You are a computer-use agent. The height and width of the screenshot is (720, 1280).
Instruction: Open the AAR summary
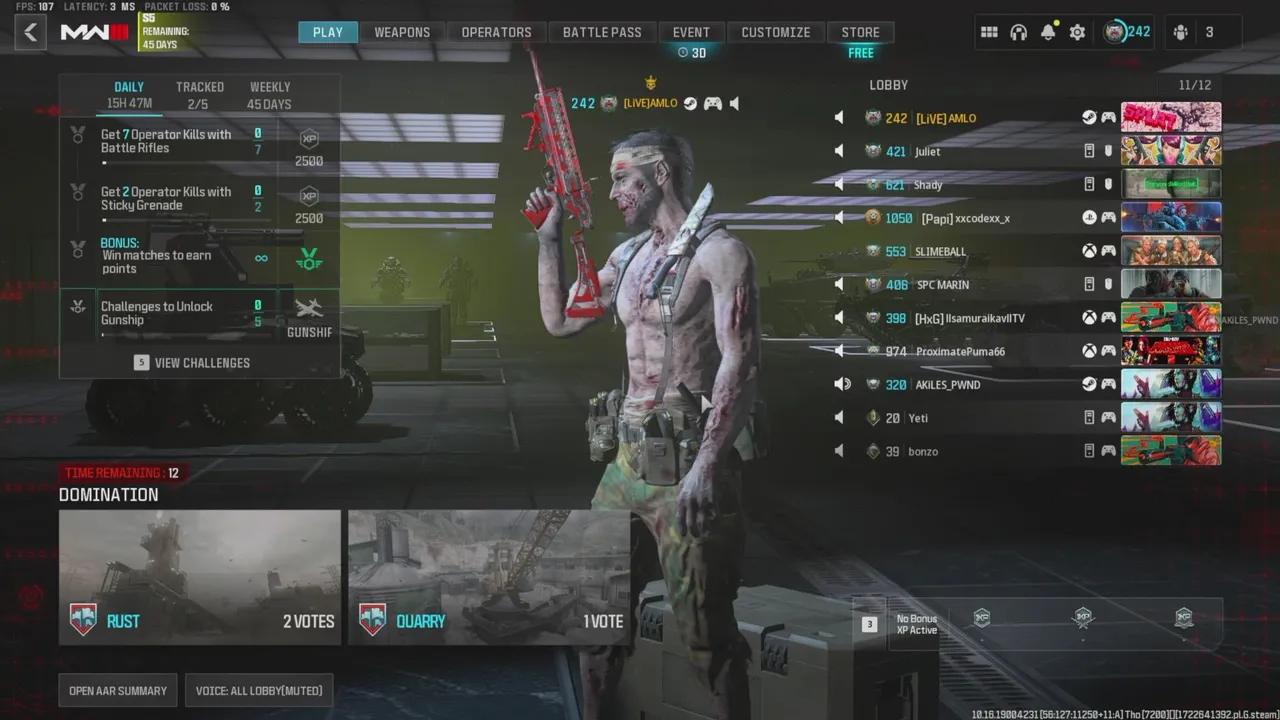(x=117, y=690)
